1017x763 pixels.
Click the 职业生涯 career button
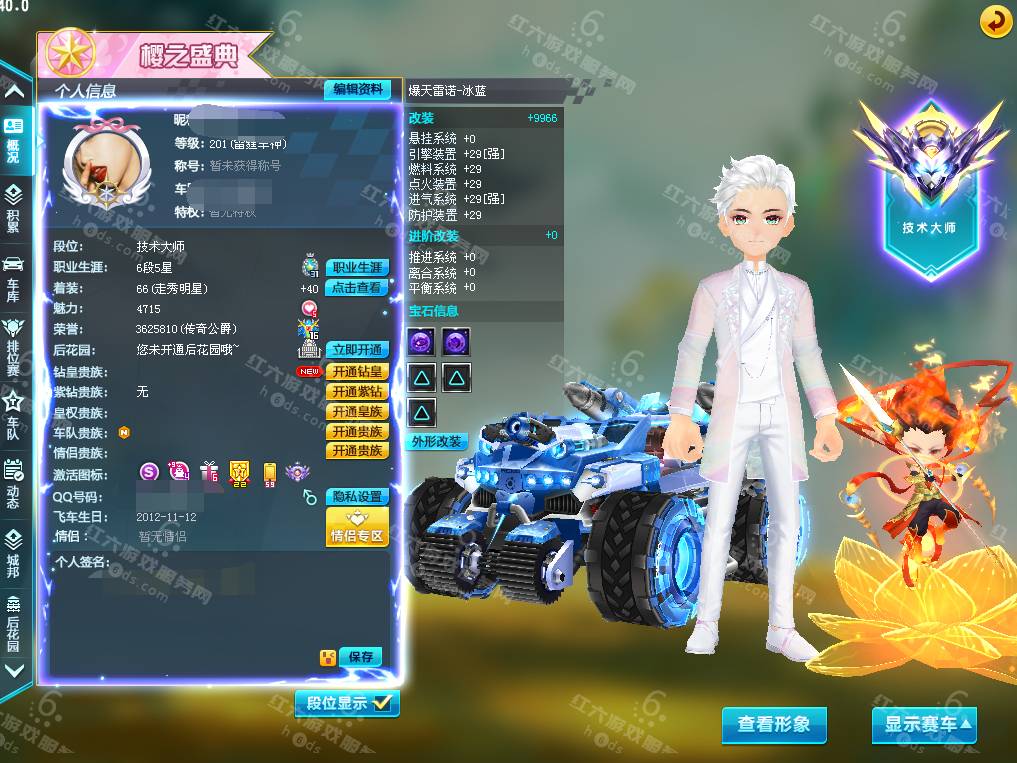[357, 268]
